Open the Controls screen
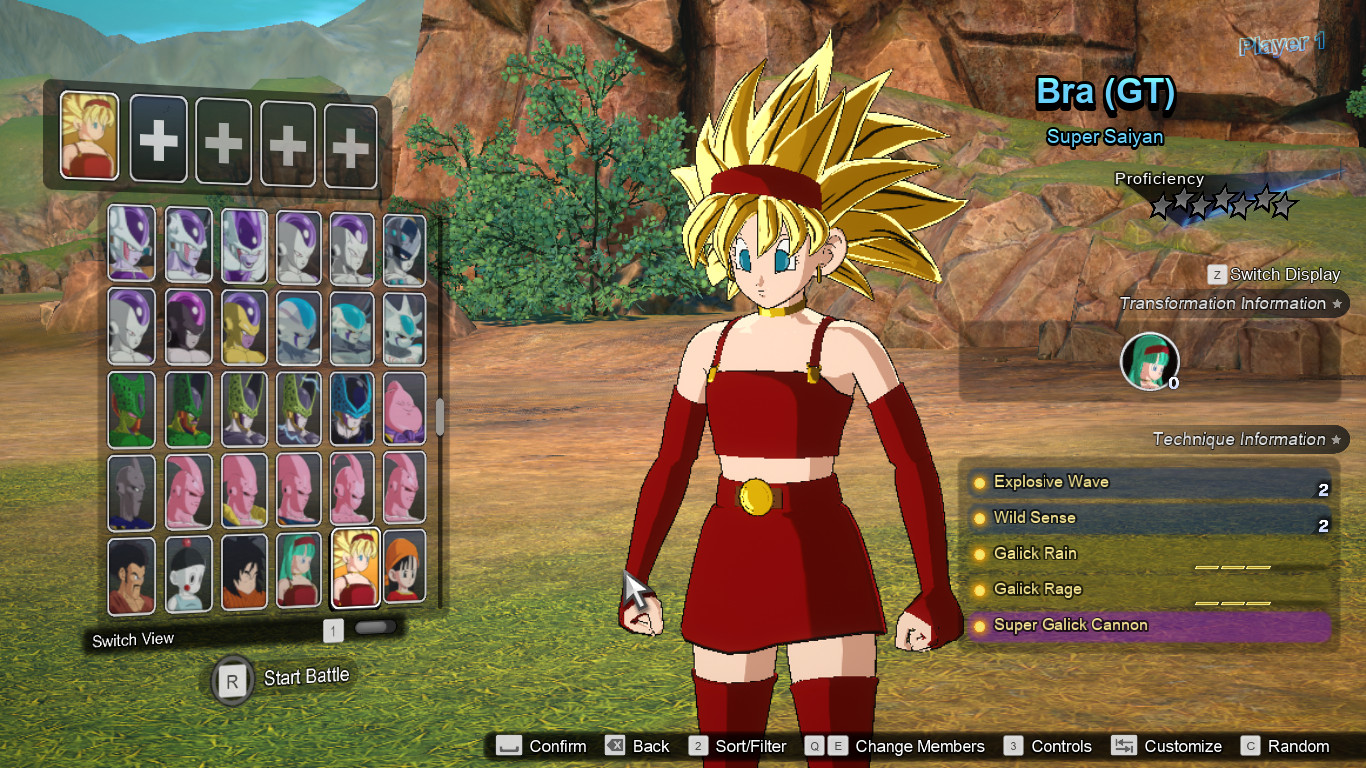 [1060, 746]
